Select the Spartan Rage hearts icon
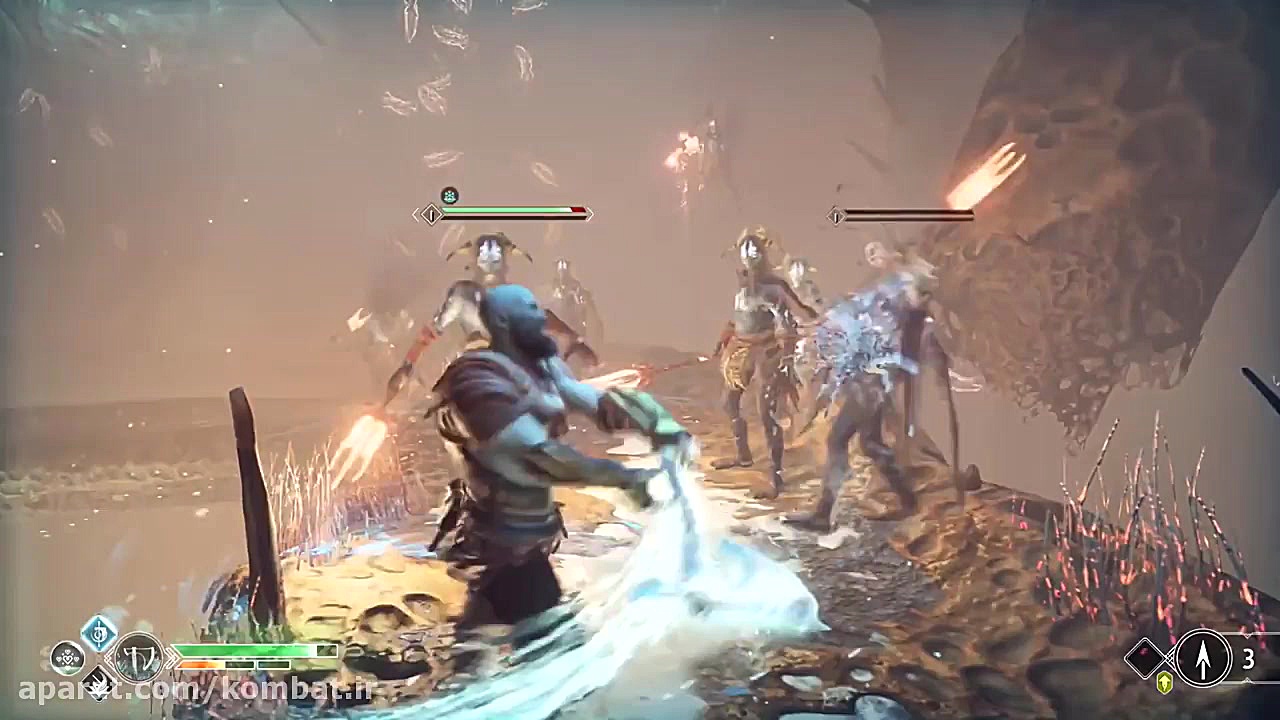1280x720 pixels. tap(67, 660)
